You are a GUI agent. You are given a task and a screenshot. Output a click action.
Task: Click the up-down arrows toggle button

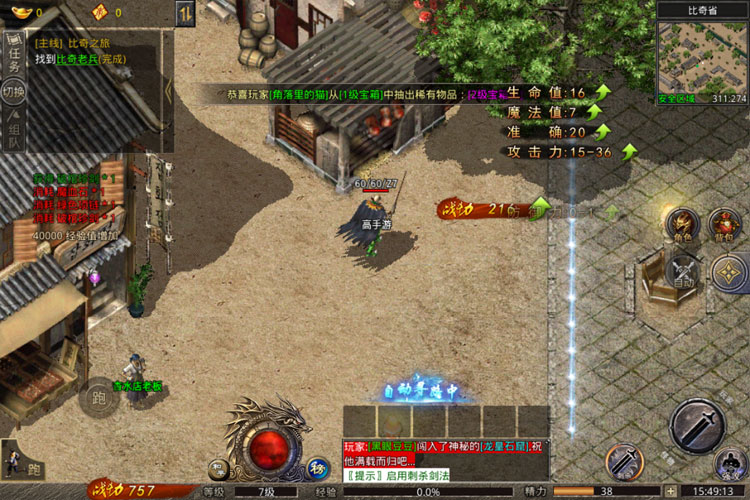pos(185,13)
